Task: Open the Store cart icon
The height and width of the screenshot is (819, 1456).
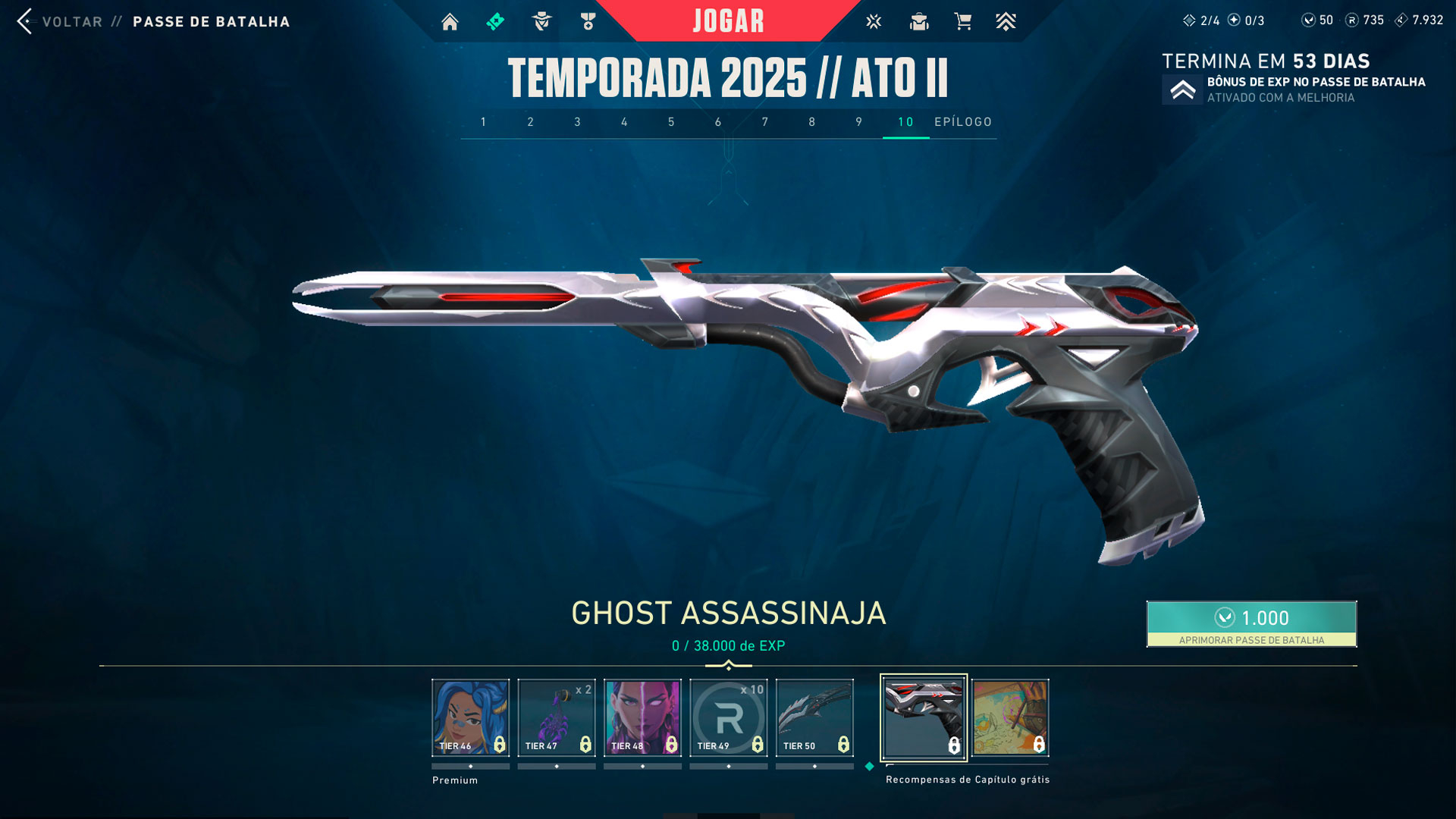Action: (964, 22)
